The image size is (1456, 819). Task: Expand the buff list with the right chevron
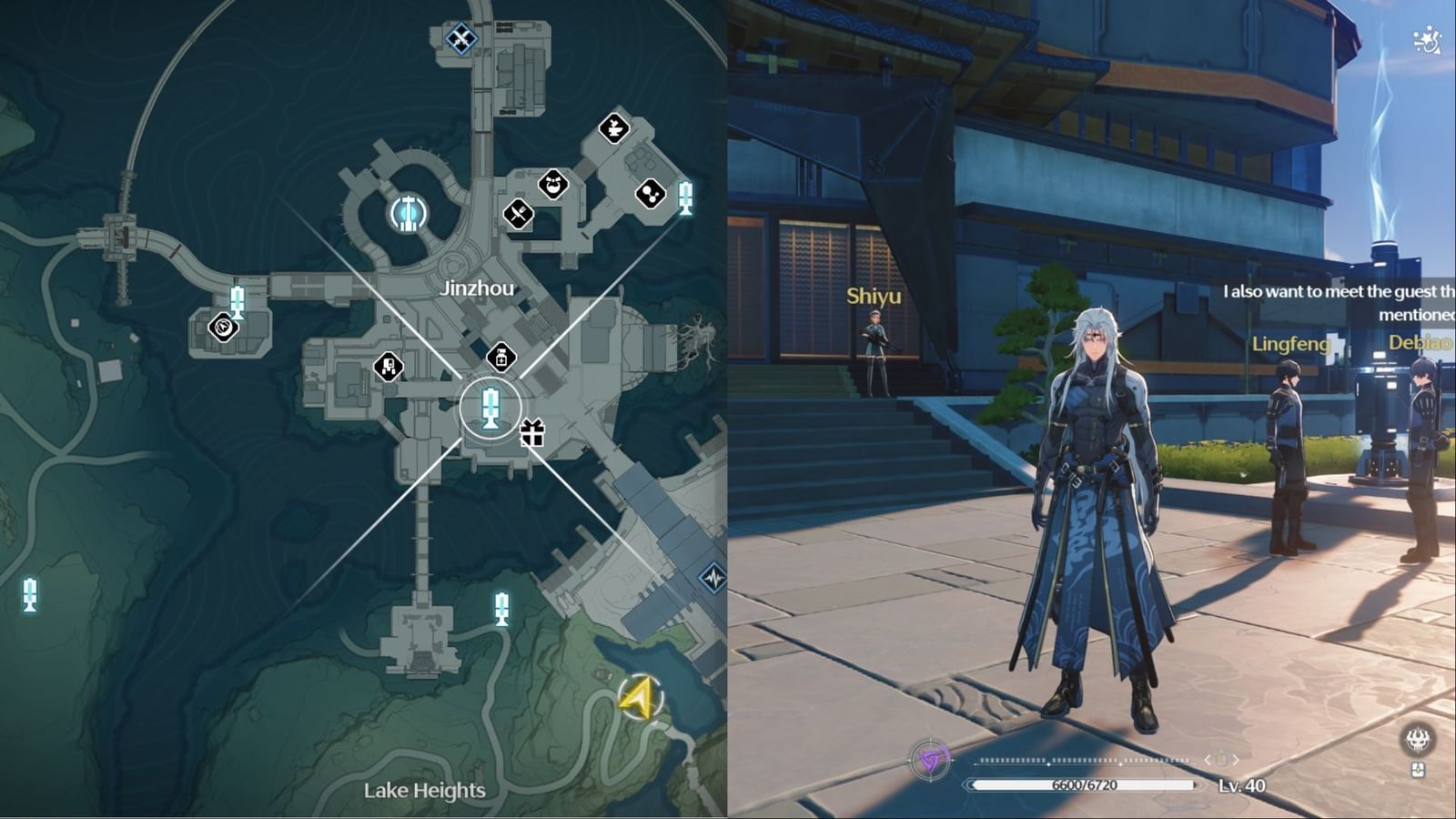1236,760
